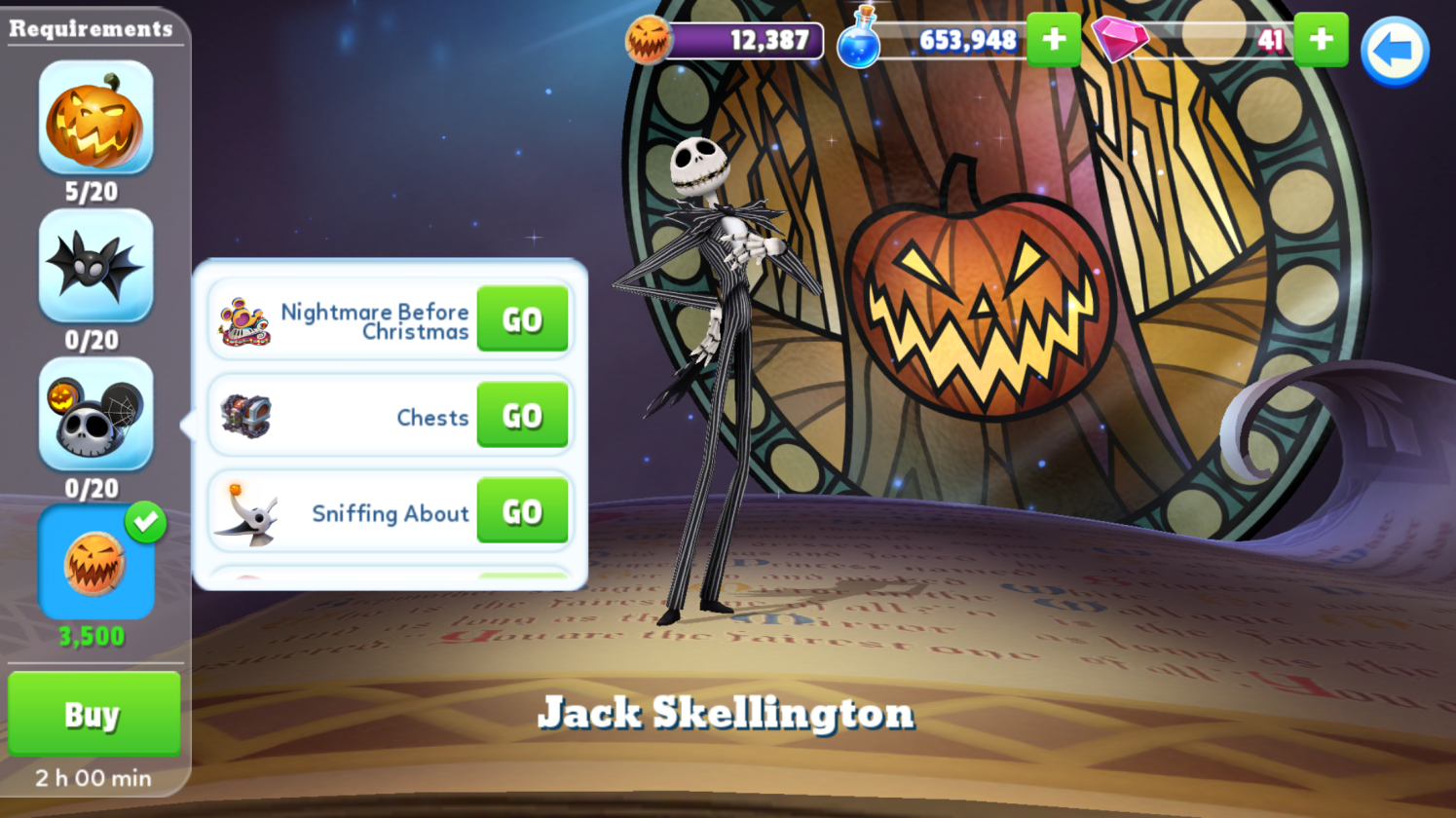
Task: Choose the skull Mickey ears hat requirement
Action: click(95, 414)
